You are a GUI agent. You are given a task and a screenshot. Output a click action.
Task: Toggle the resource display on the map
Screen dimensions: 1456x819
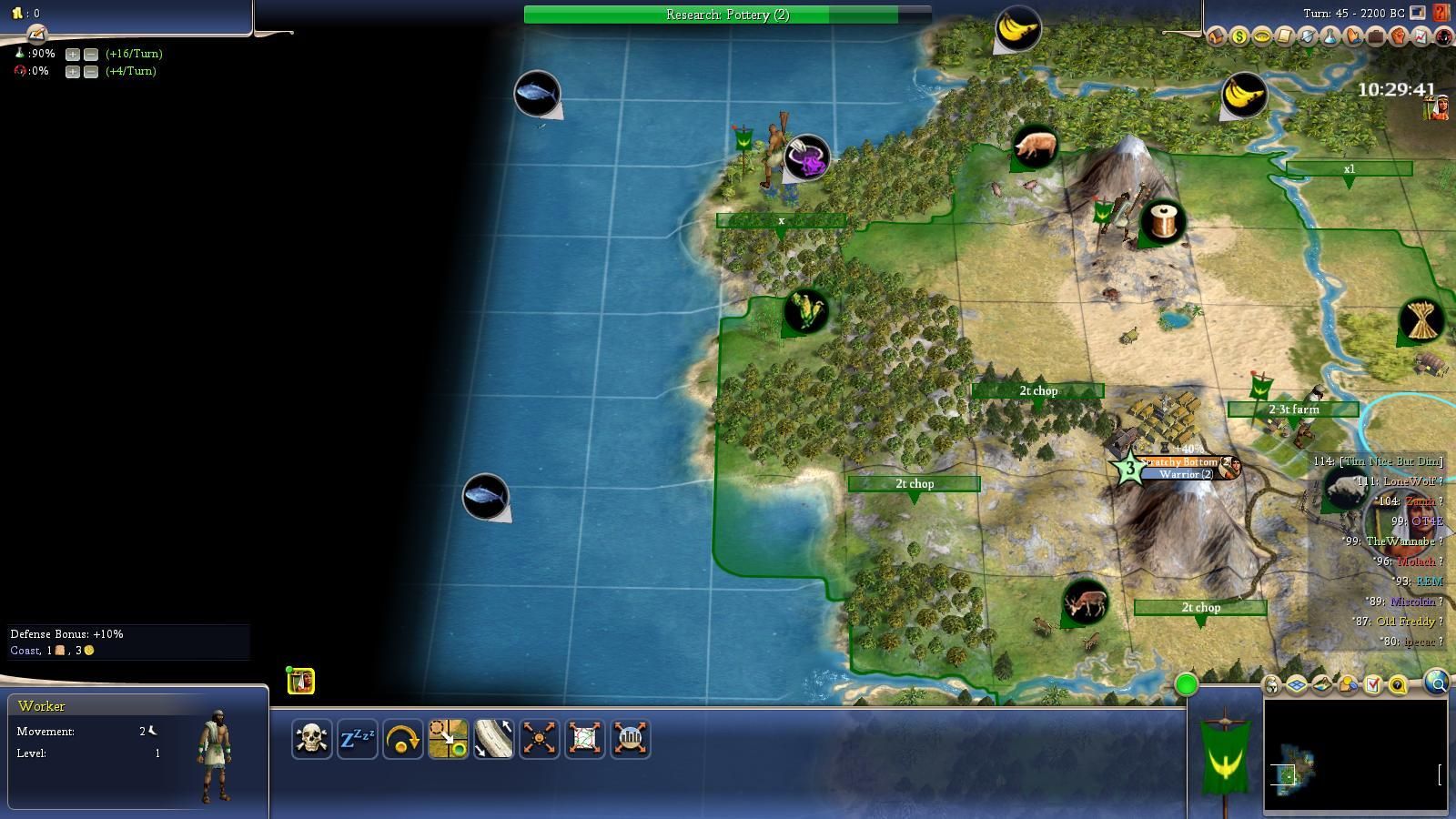pyautogui.click(x=1348, y=685)
